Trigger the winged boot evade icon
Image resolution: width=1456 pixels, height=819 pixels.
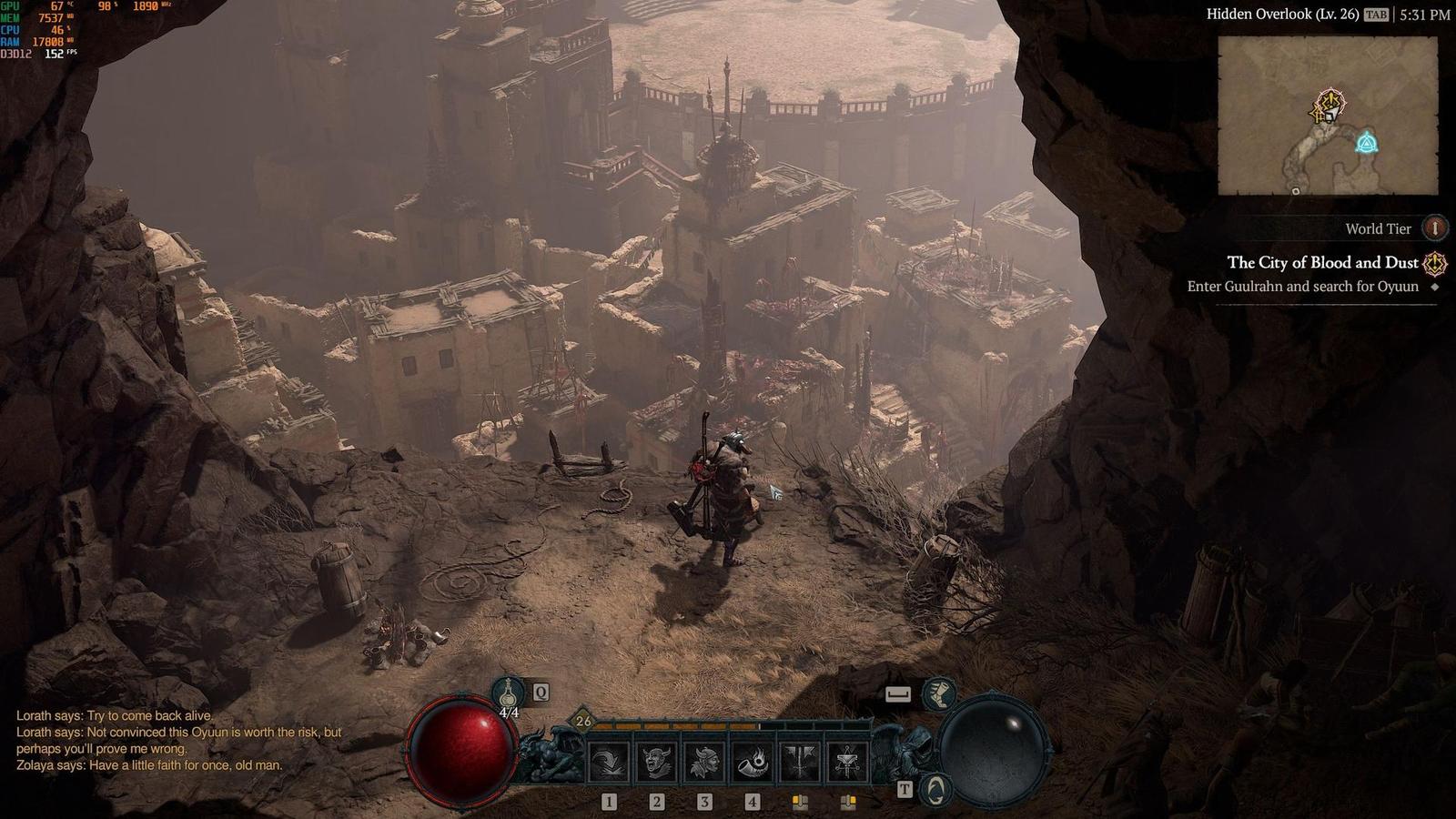click(937, 694)
